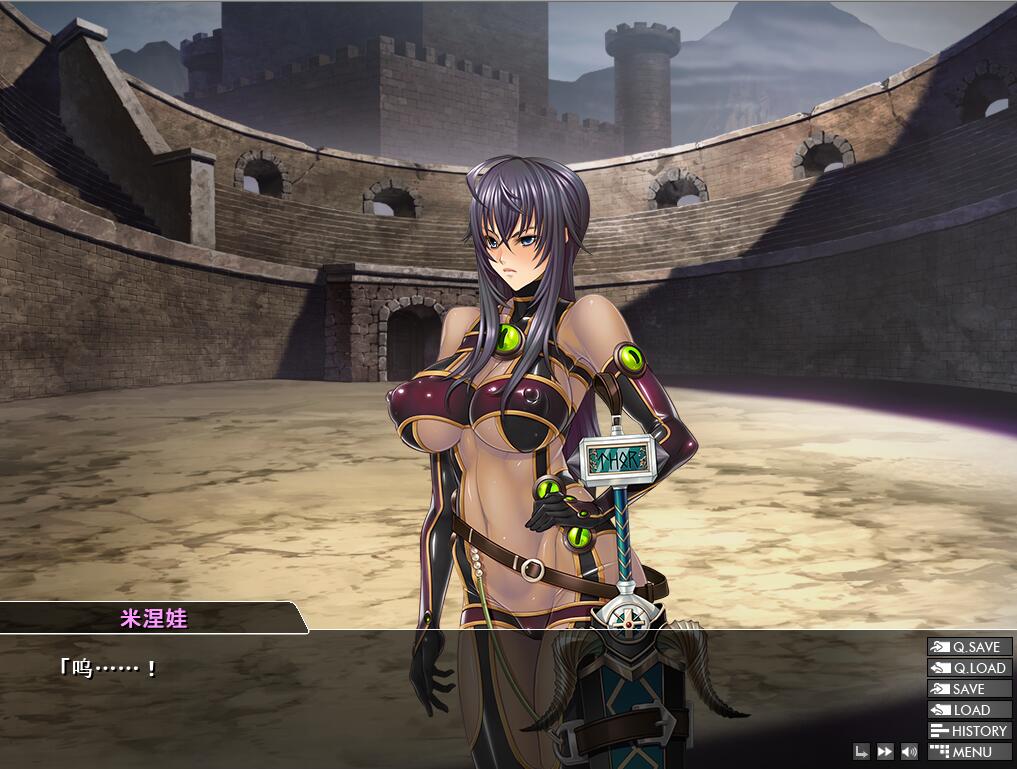This screenshot has height=769, width=1017.
Task: Open the LOAD screen
Action: [x=969, y=710]
